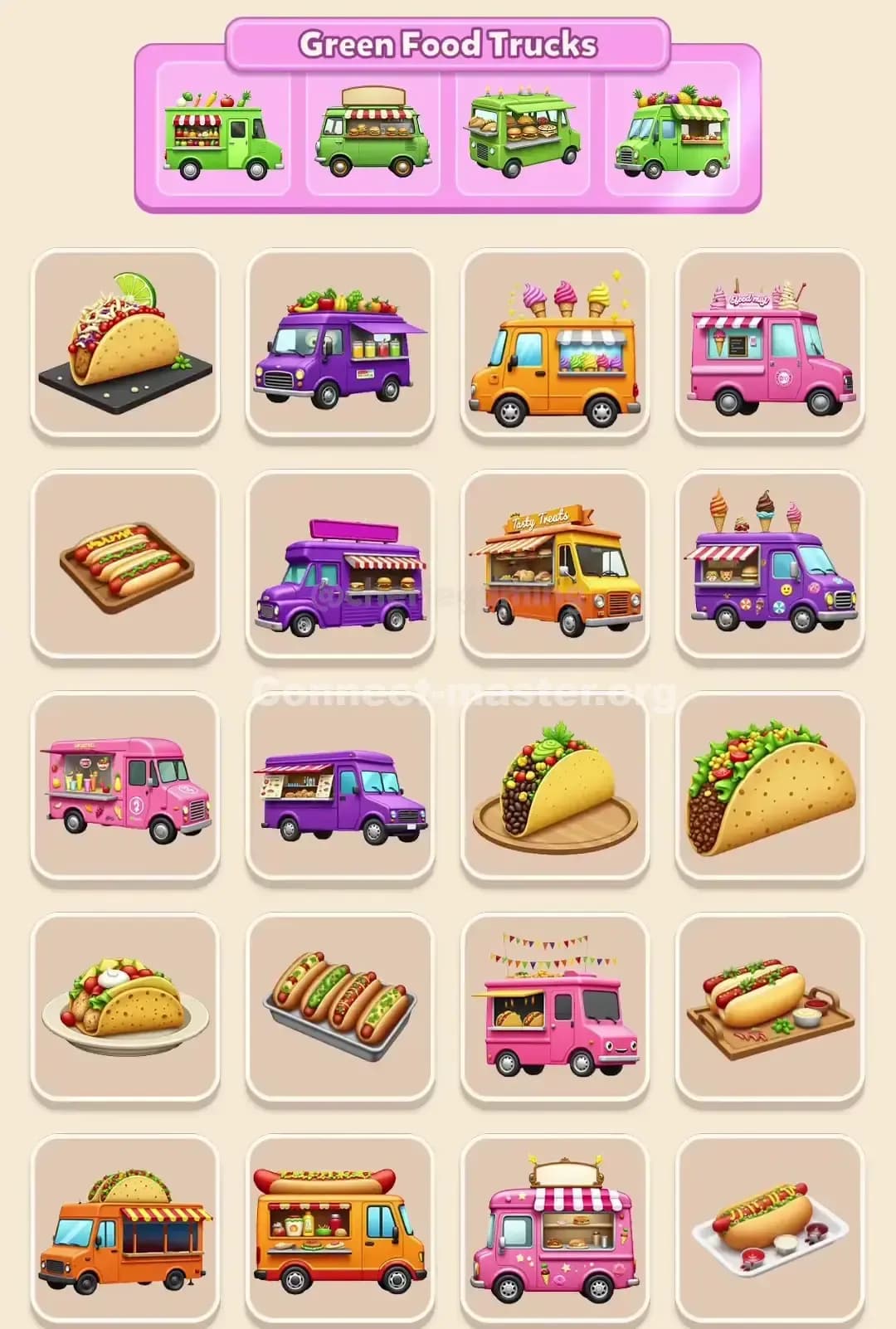Pick the large taco without a plate

(x=770, y=786)
